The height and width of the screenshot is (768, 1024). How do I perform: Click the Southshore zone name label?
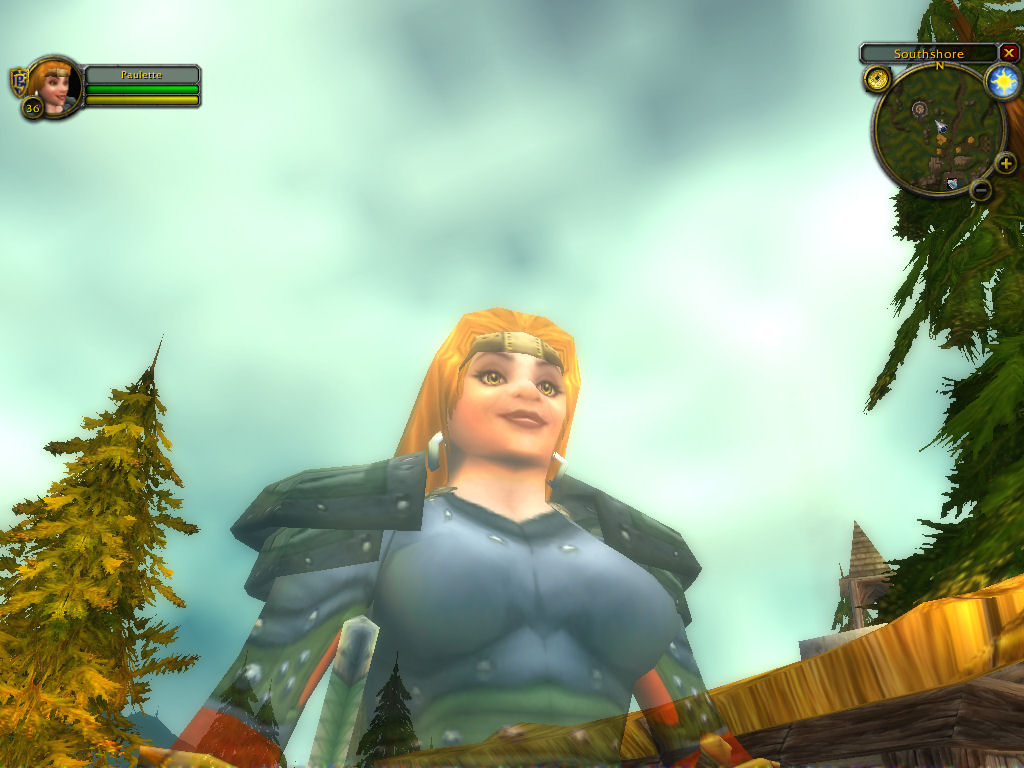click(x=928, y=54)
